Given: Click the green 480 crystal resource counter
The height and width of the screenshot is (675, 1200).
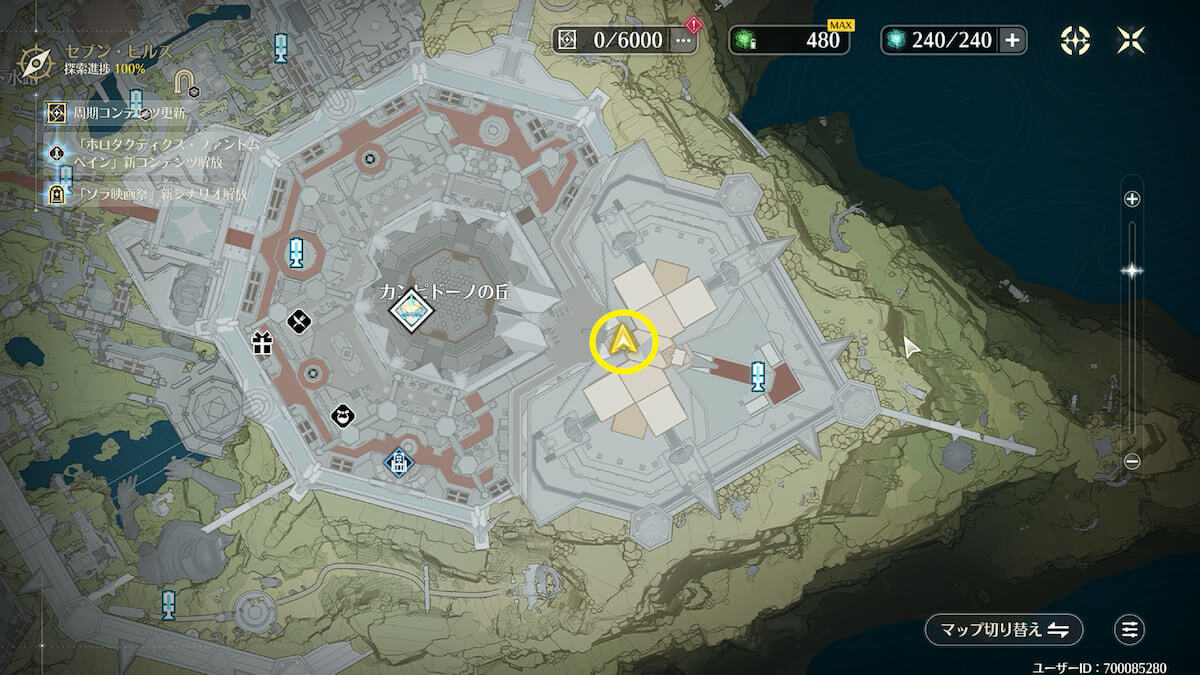Looking at the screenshot, I should click(791, 40).
